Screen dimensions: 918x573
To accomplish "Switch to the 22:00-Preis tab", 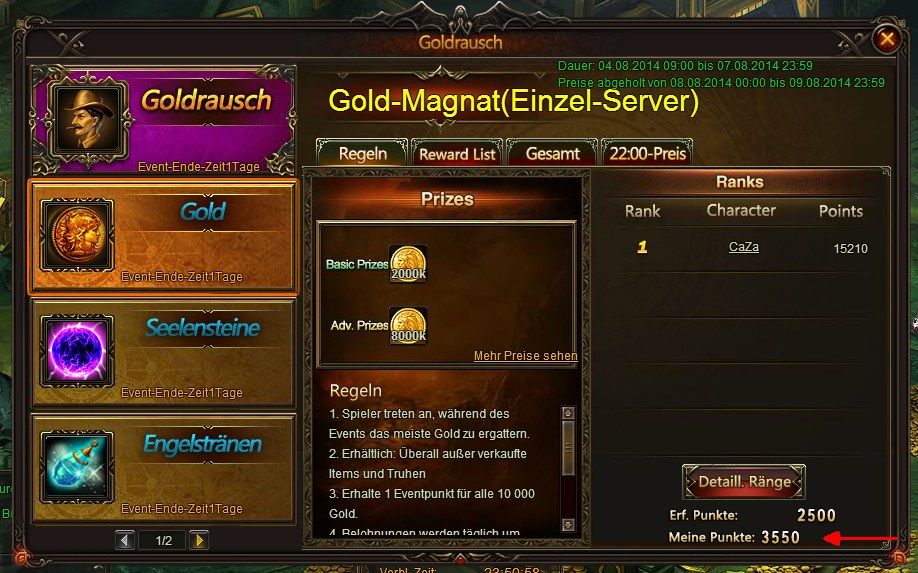I will [x=646, y=154].
